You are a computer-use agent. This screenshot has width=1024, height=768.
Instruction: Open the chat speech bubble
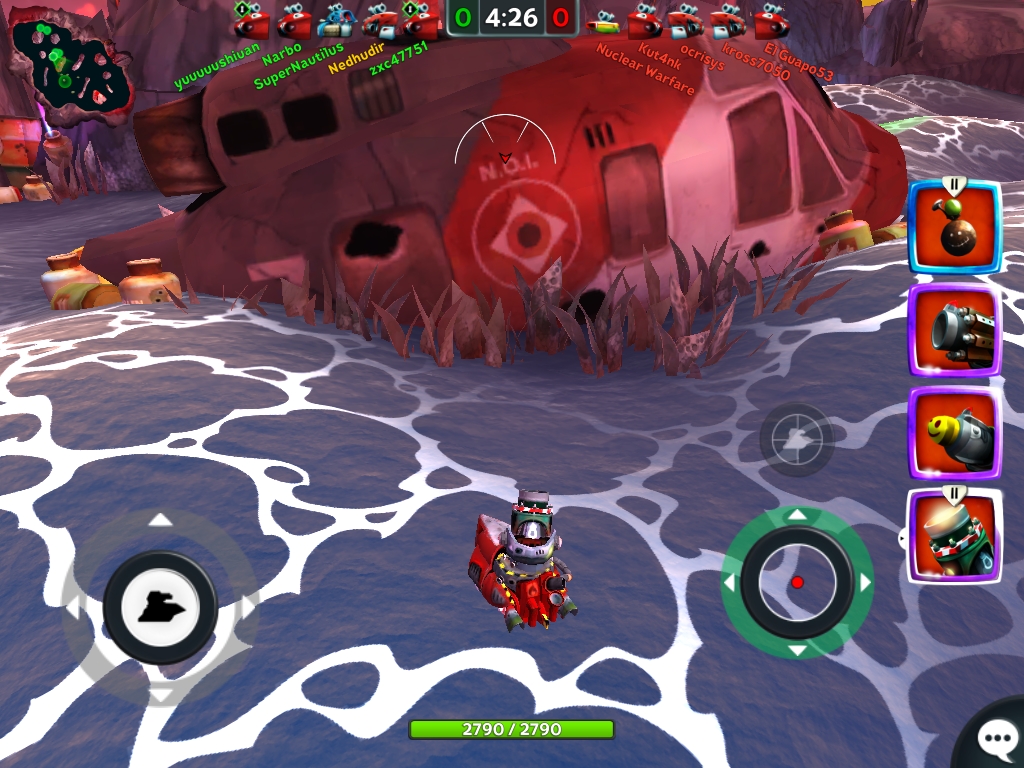[994, 739]
